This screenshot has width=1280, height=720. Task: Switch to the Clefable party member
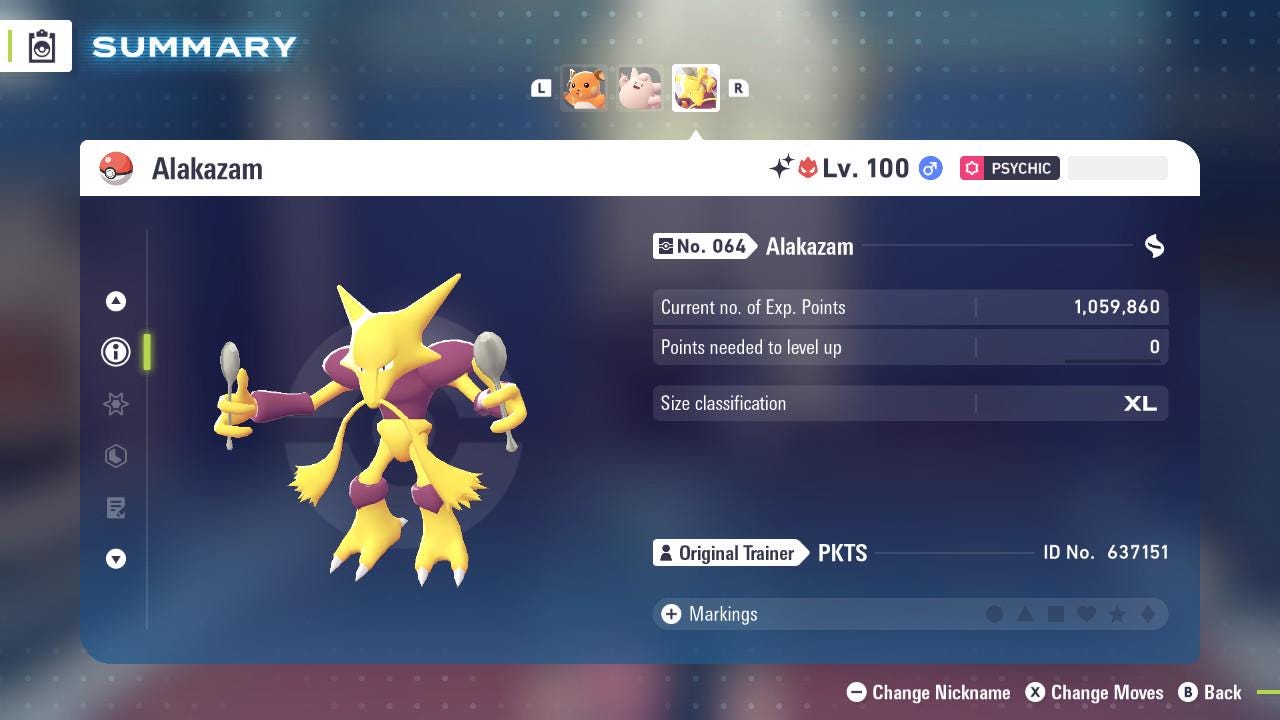coord(640,88)
